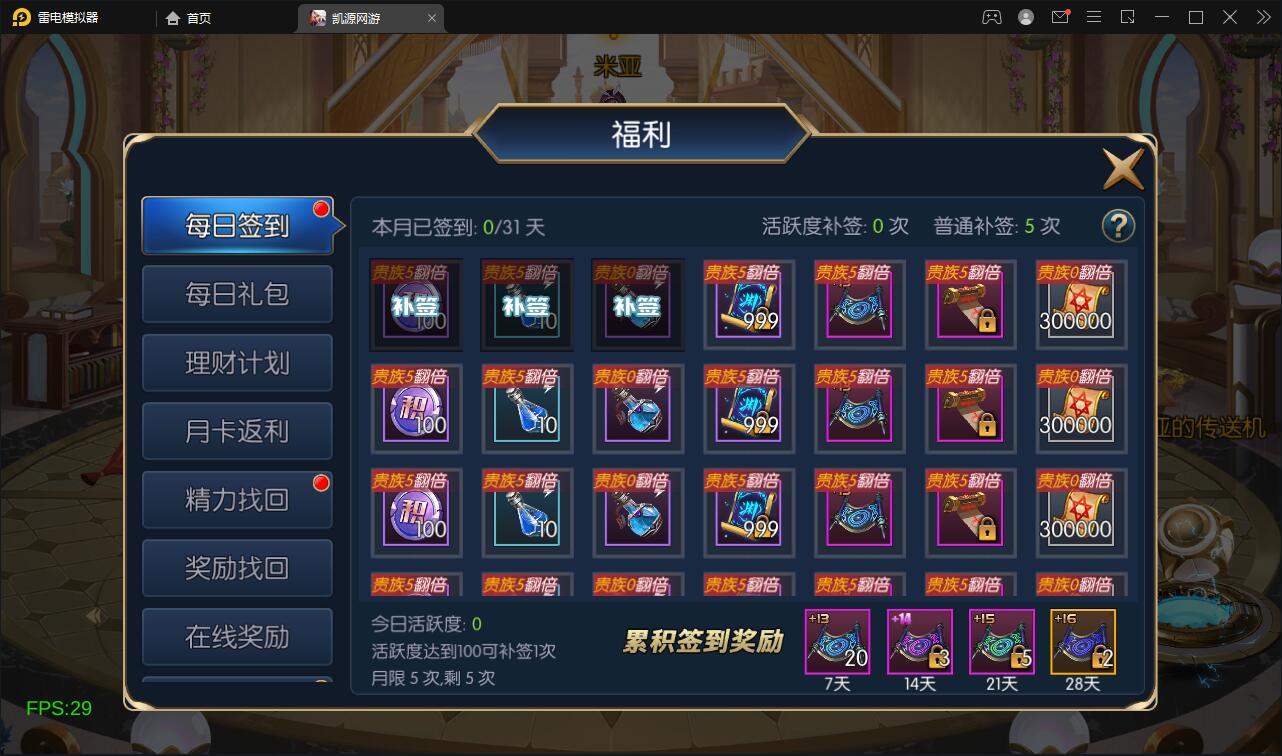
Task: Open the help icon on the welfare panel
Action: [1118, 225]
